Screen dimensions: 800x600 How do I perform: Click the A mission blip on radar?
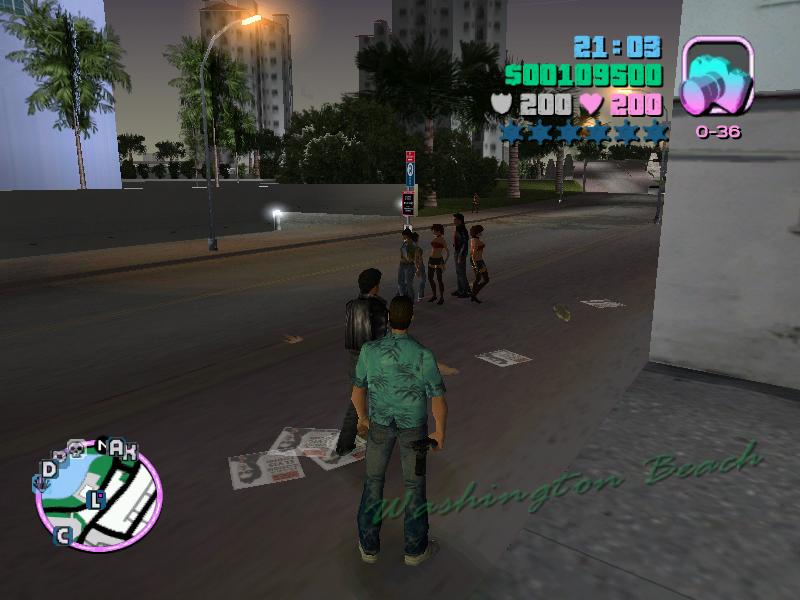[x=117, y=449]
